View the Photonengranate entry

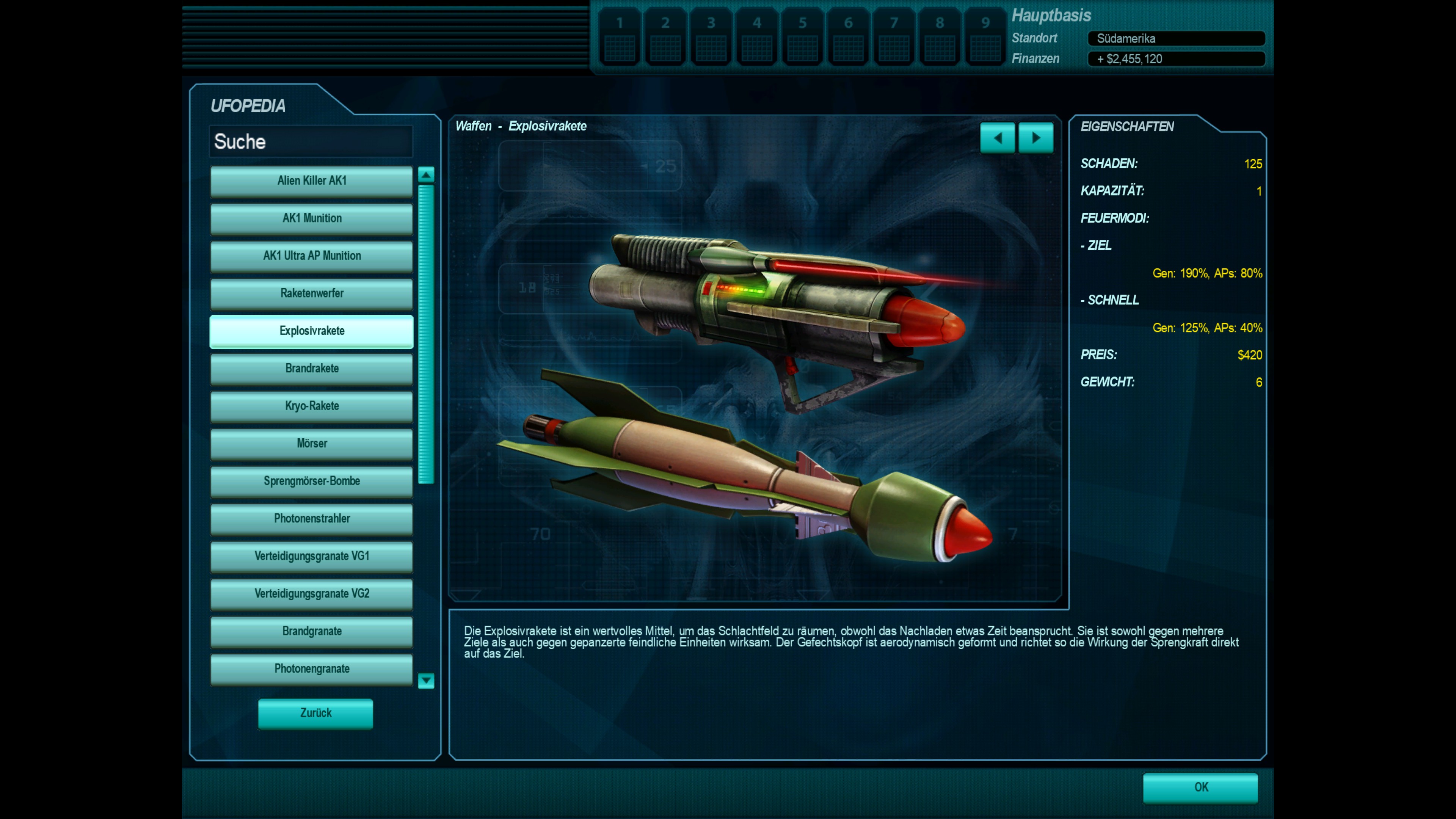(x=311, y=668)
